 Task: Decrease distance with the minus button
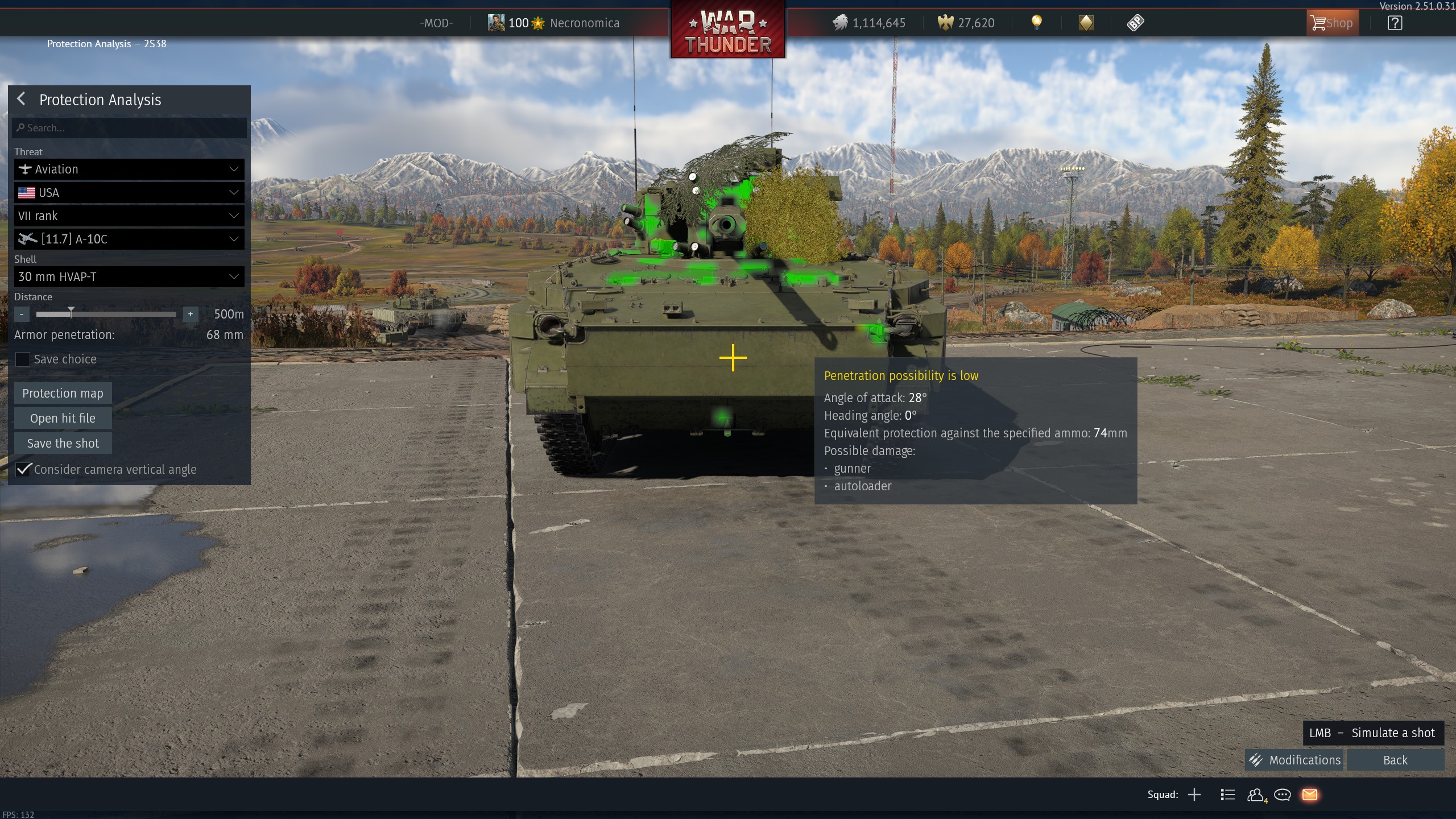(x=22, y=314)
